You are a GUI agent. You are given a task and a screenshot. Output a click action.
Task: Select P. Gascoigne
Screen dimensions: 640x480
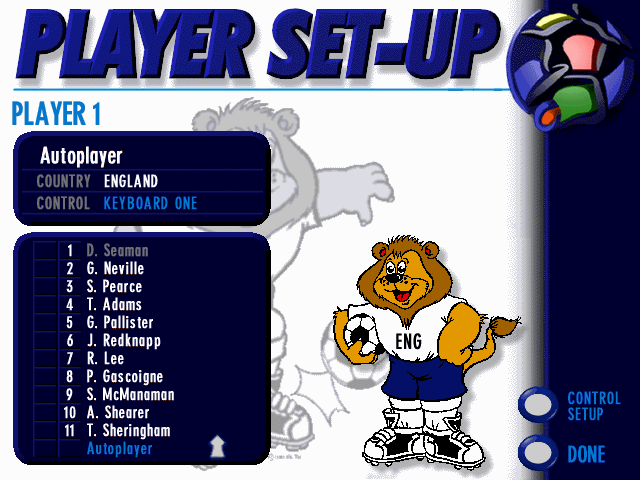point(123,377)
